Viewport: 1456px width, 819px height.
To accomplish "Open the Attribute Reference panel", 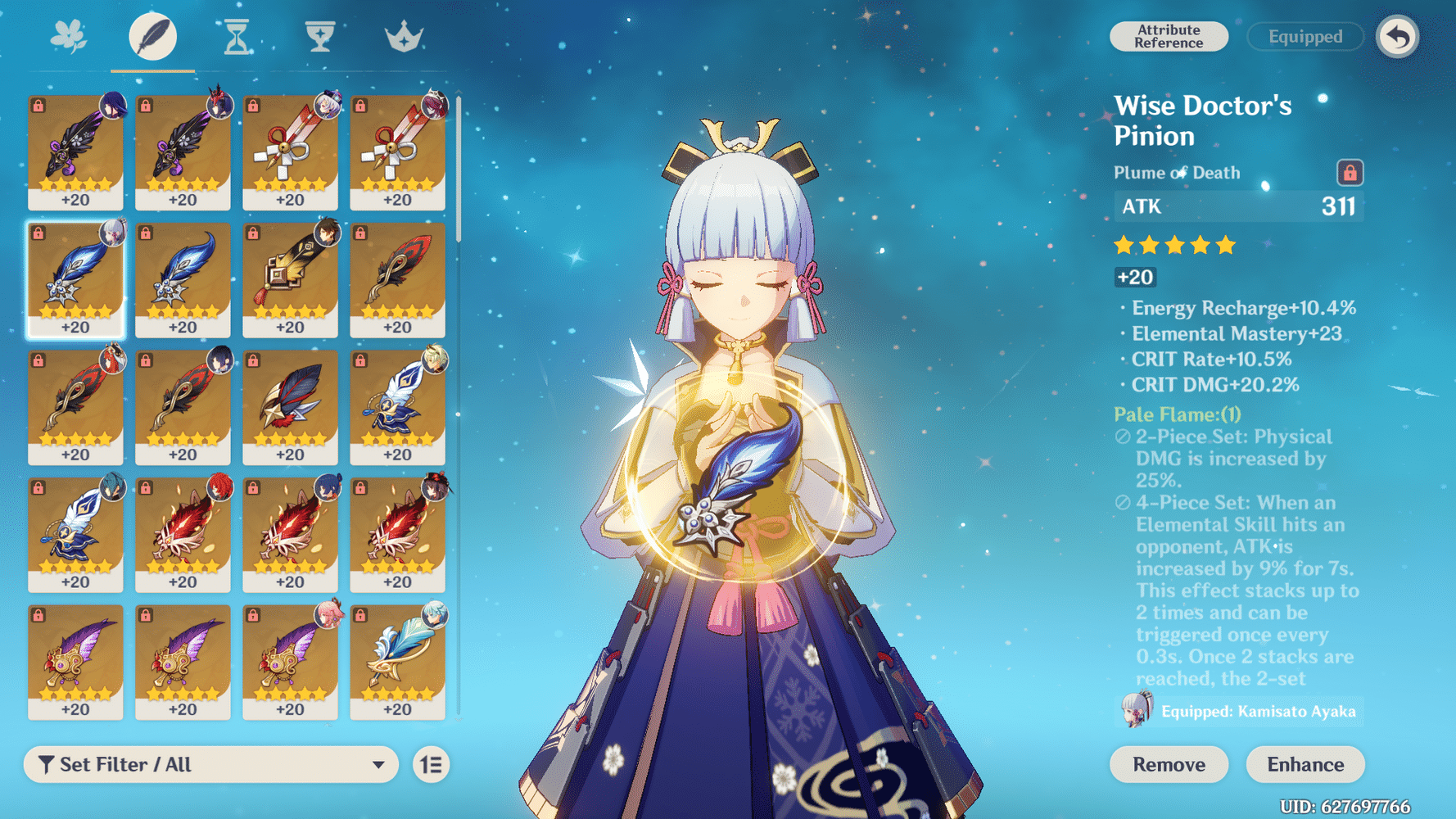I will coord(1169,37).
